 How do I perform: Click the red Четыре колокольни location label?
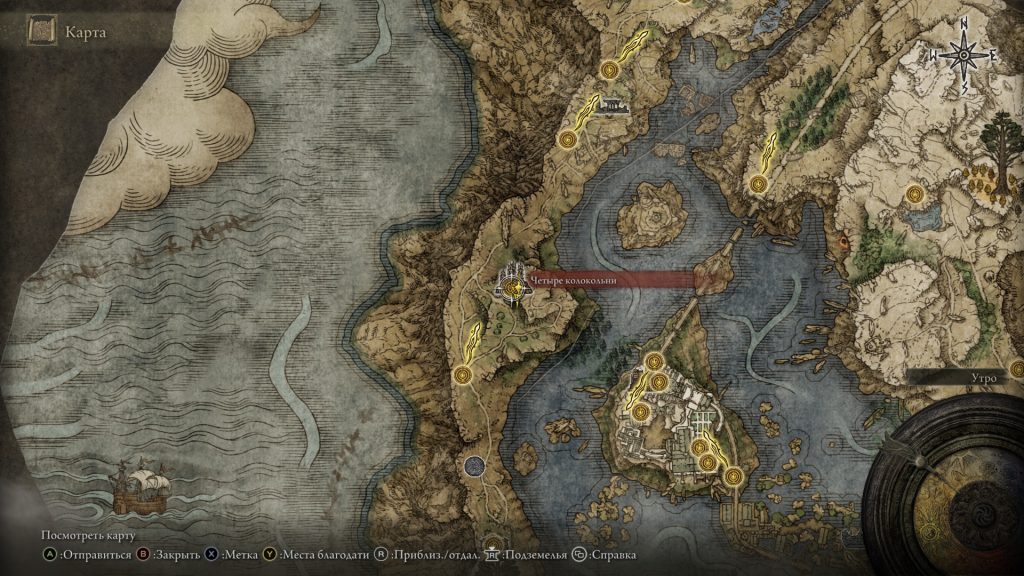(x=612, y=281)
